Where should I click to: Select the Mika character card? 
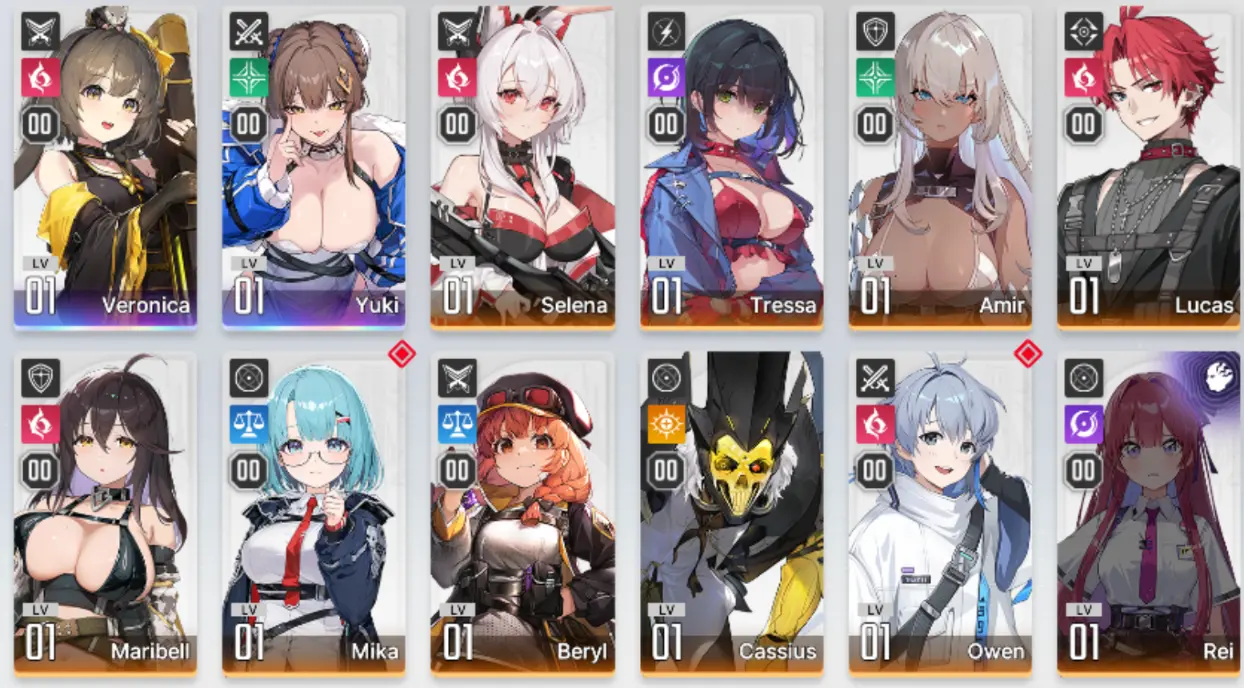click(313, 512)
